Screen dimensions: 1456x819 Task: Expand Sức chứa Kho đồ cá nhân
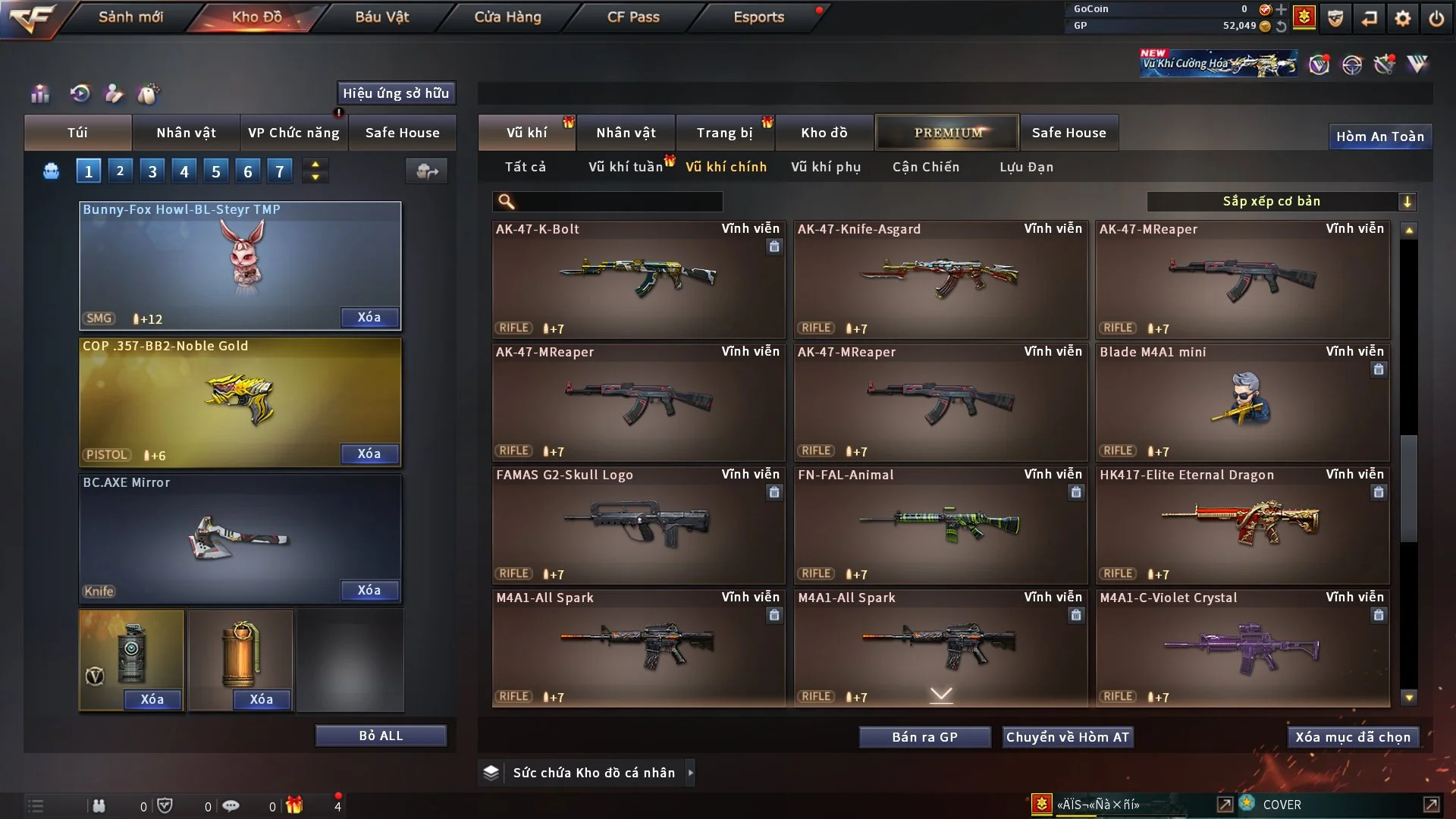pyautogui.click(x=690, y=773)
